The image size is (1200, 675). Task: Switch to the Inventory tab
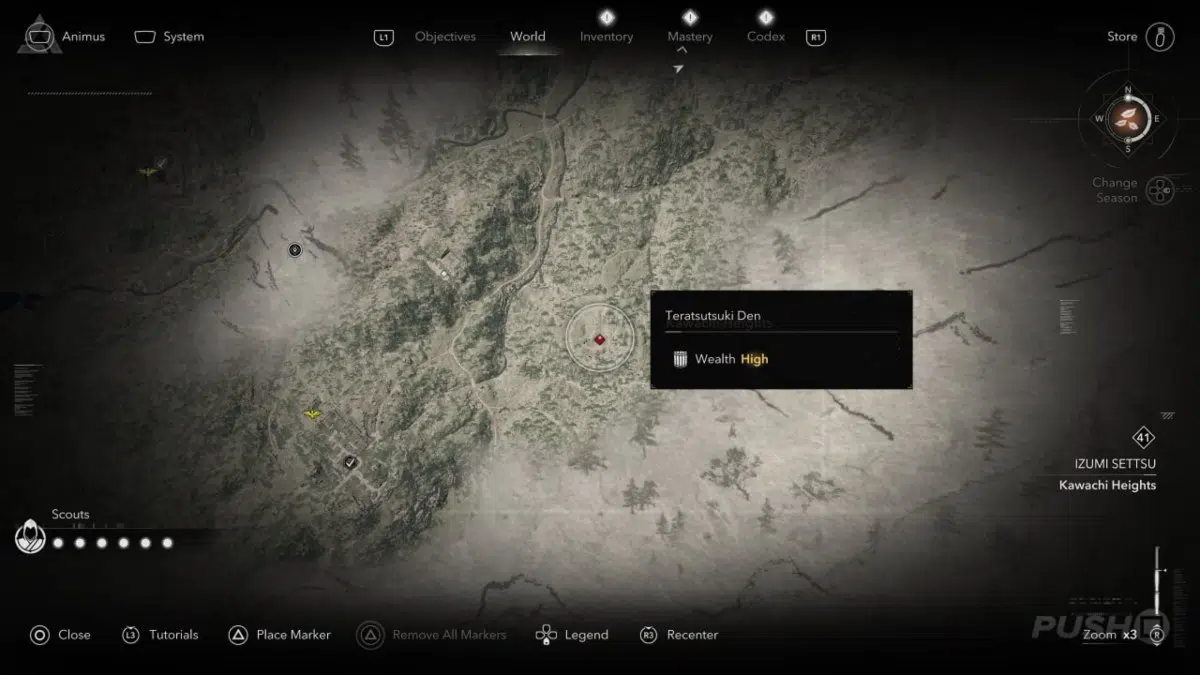coord(606,37)
